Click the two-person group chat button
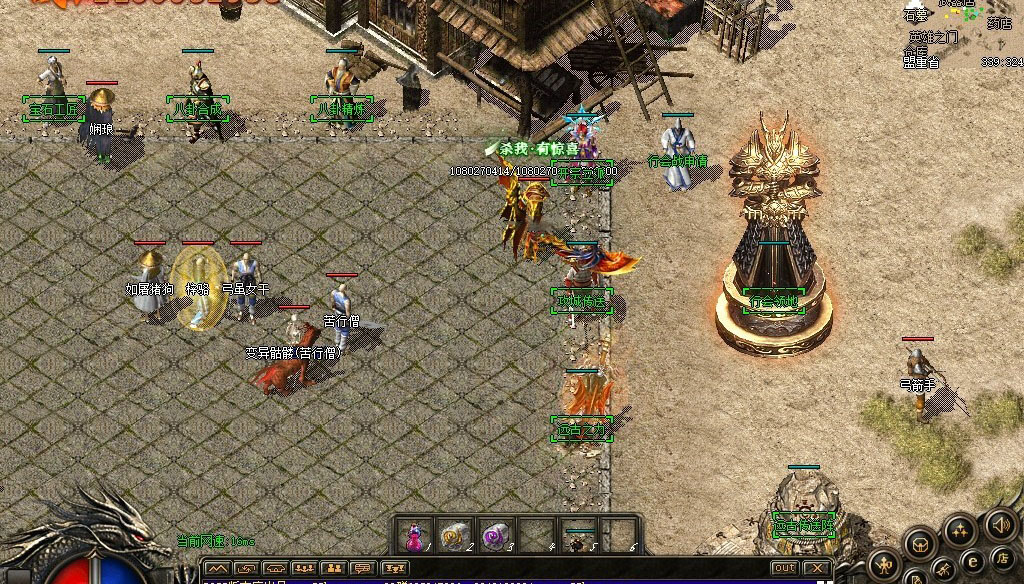1024x584 pixels. (333, 569)
